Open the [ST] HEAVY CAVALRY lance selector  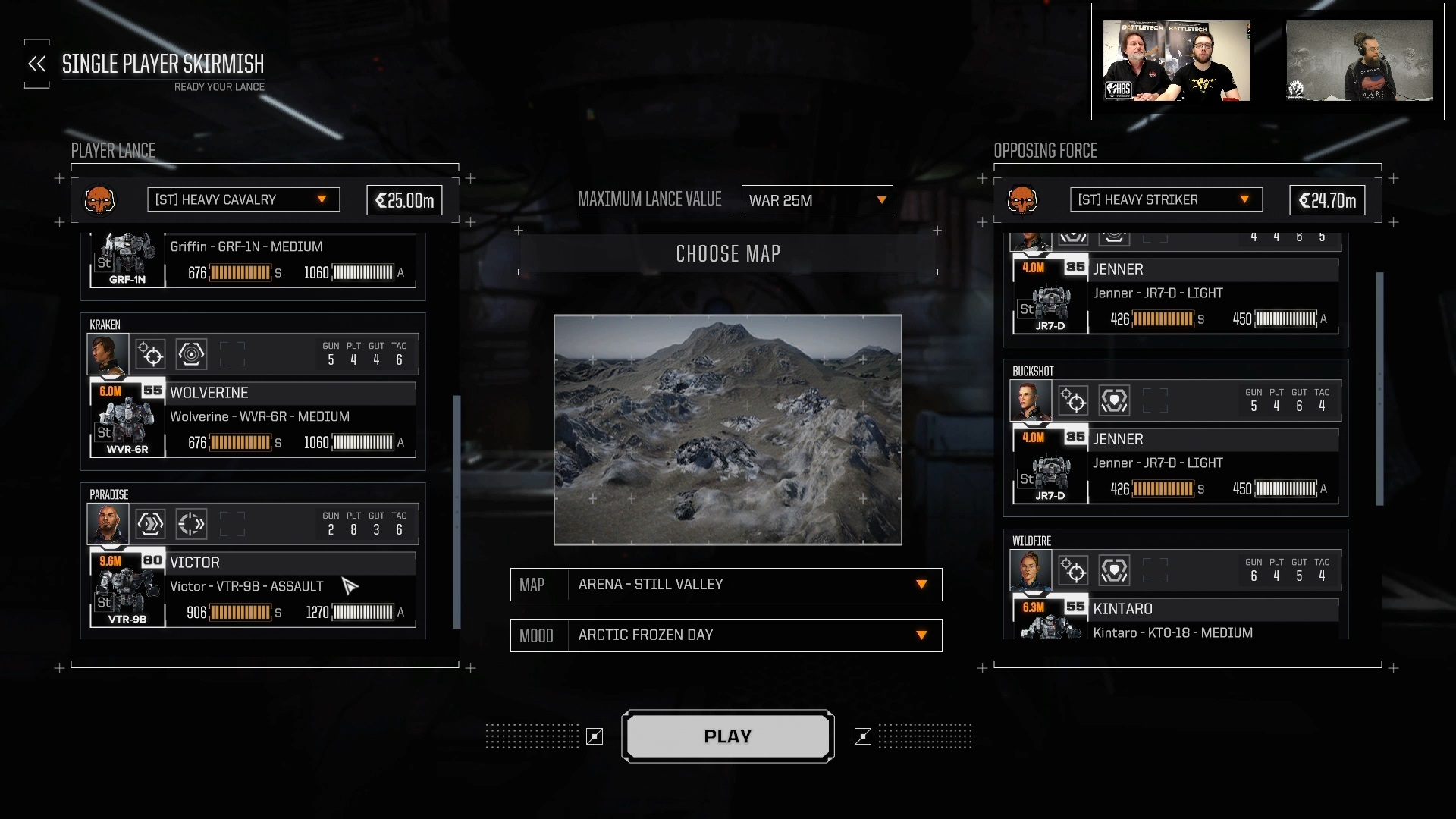click(243, 199)
